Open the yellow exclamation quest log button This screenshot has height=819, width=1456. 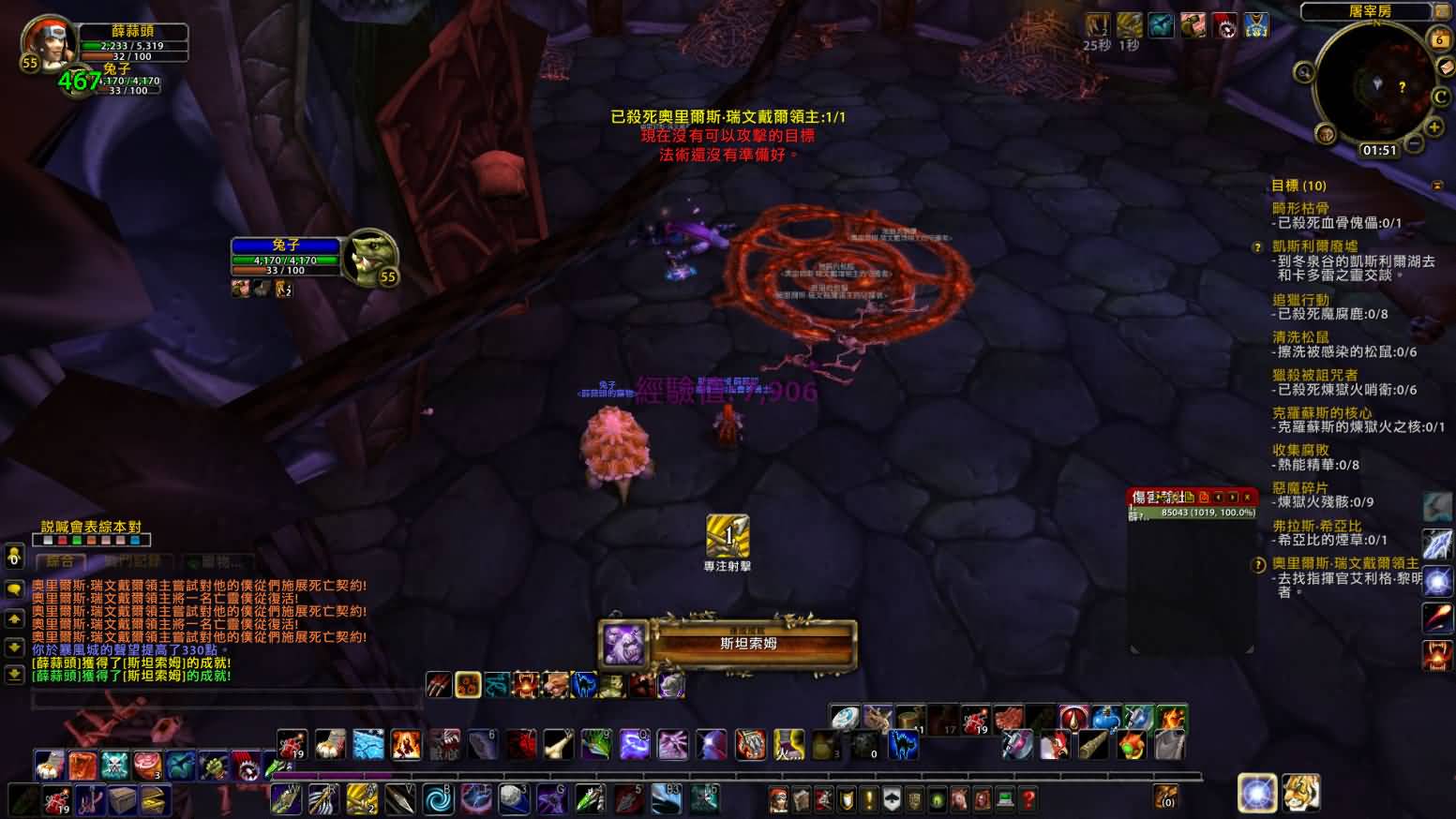[869, 799]
